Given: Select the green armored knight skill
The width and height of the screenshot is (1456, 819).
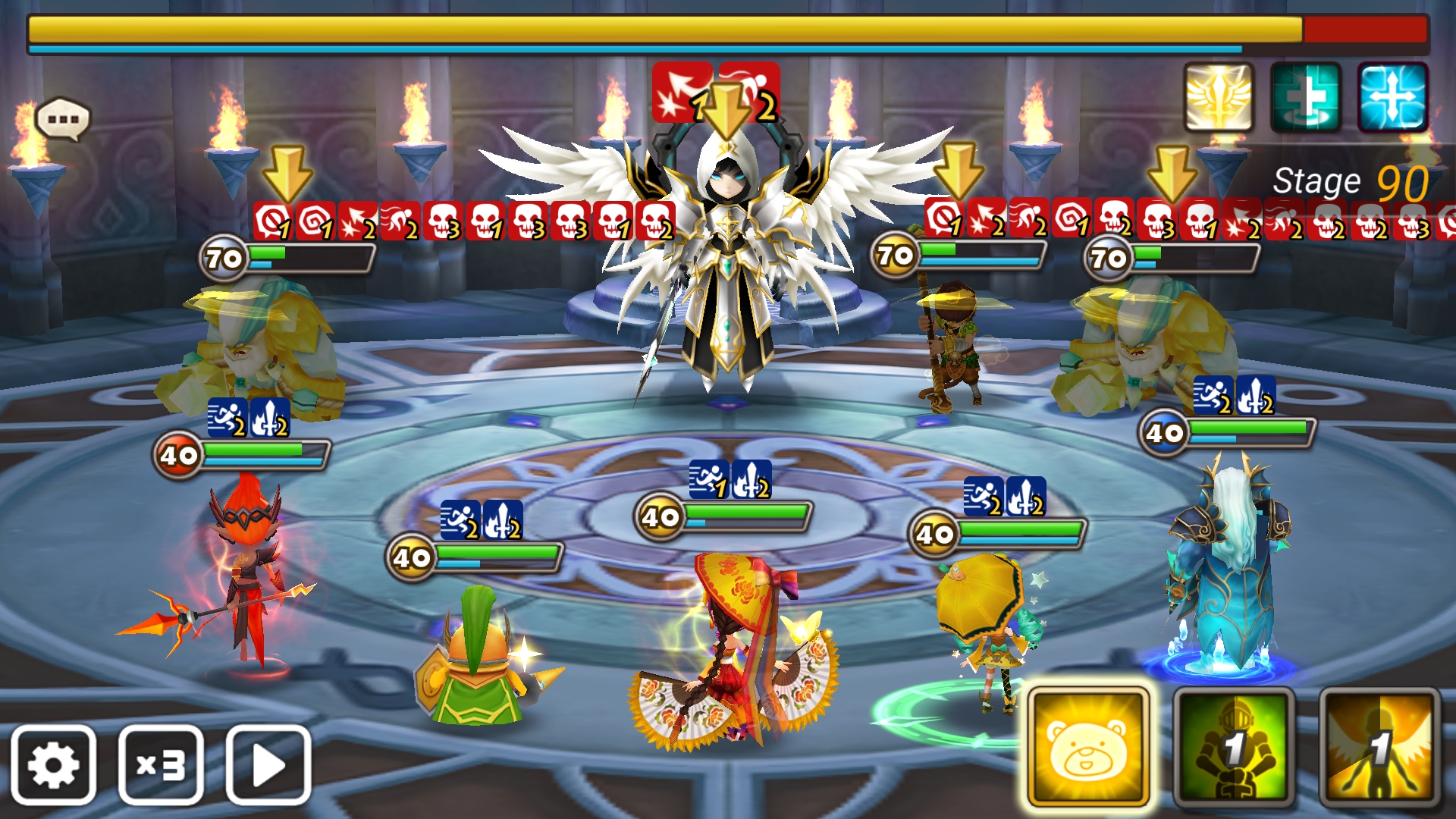Looking at the screenshot, I should [x=1234, y=748].
